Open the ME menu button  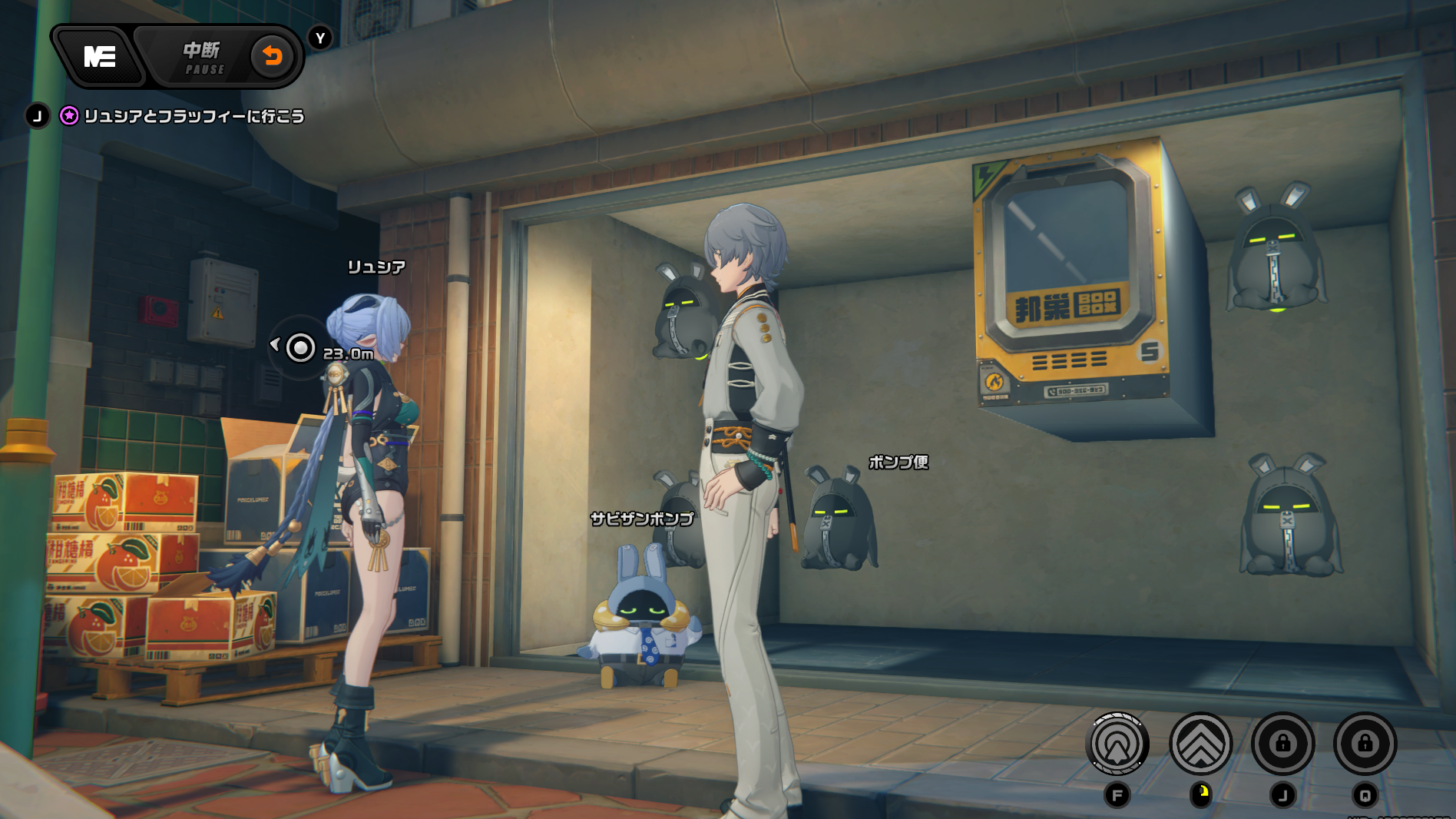pyautogui.click(x=99, y=56)
